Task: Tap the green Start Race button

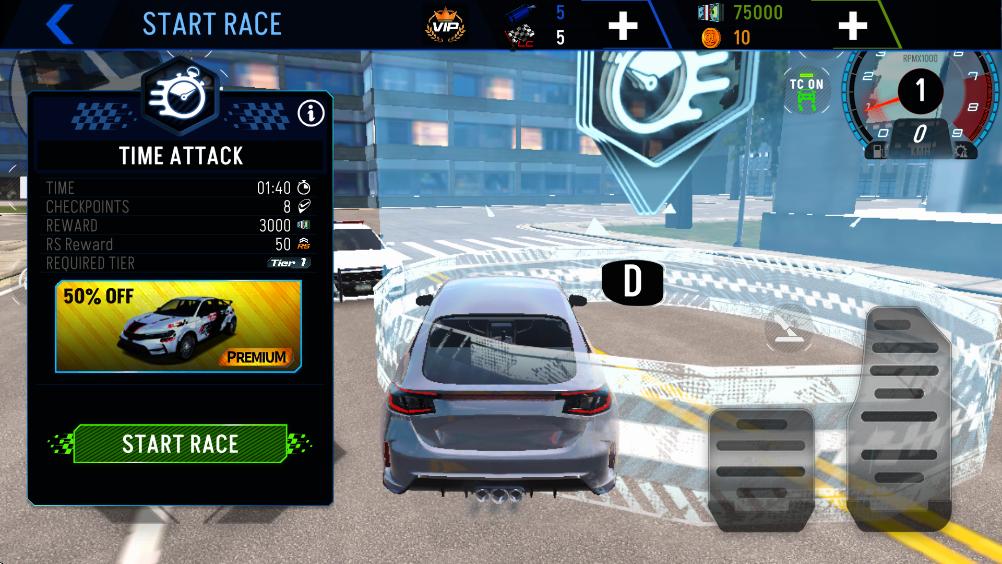Action: click(180, 444)
